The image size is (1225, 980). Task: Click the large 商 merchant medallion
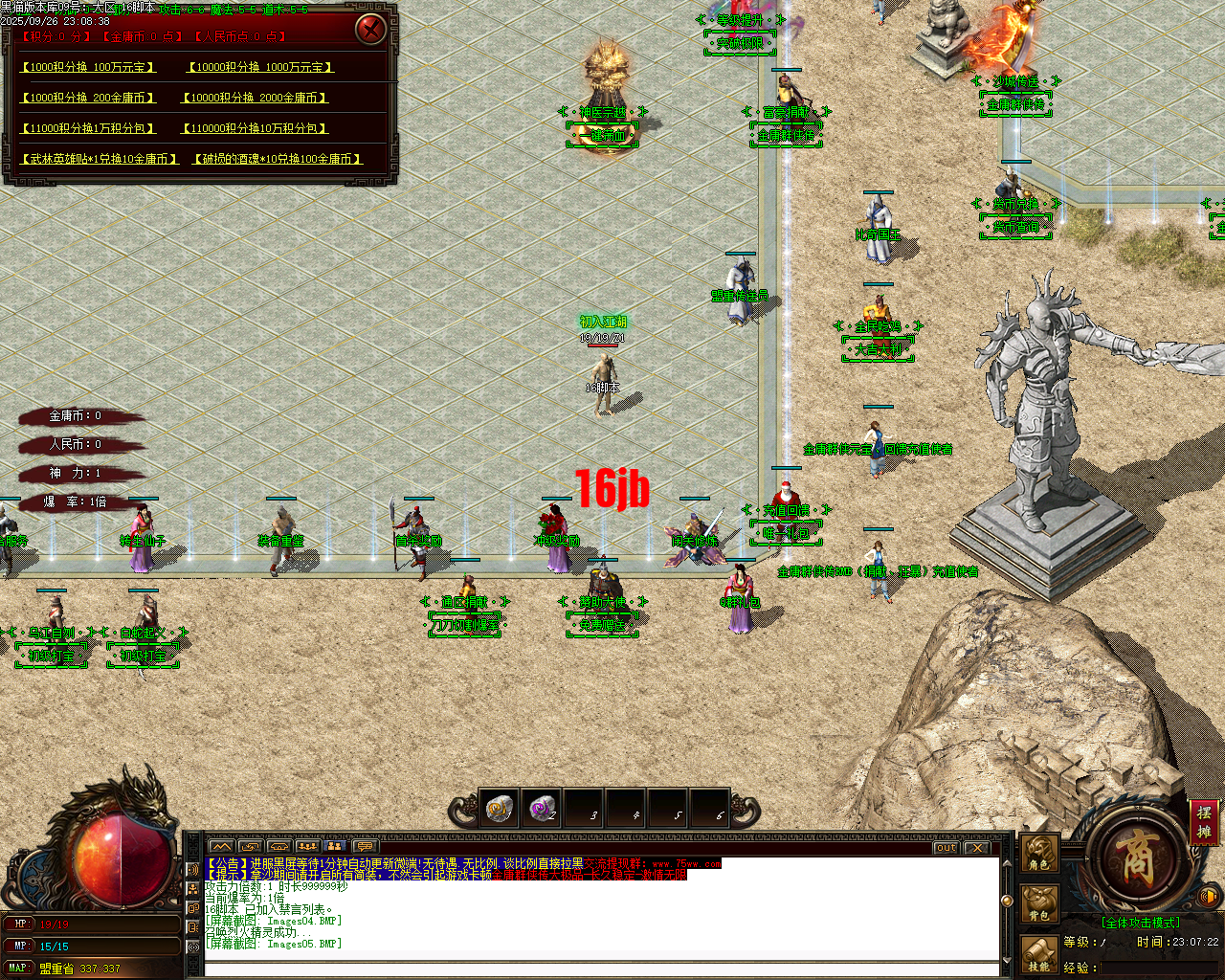click(1137, 860)
